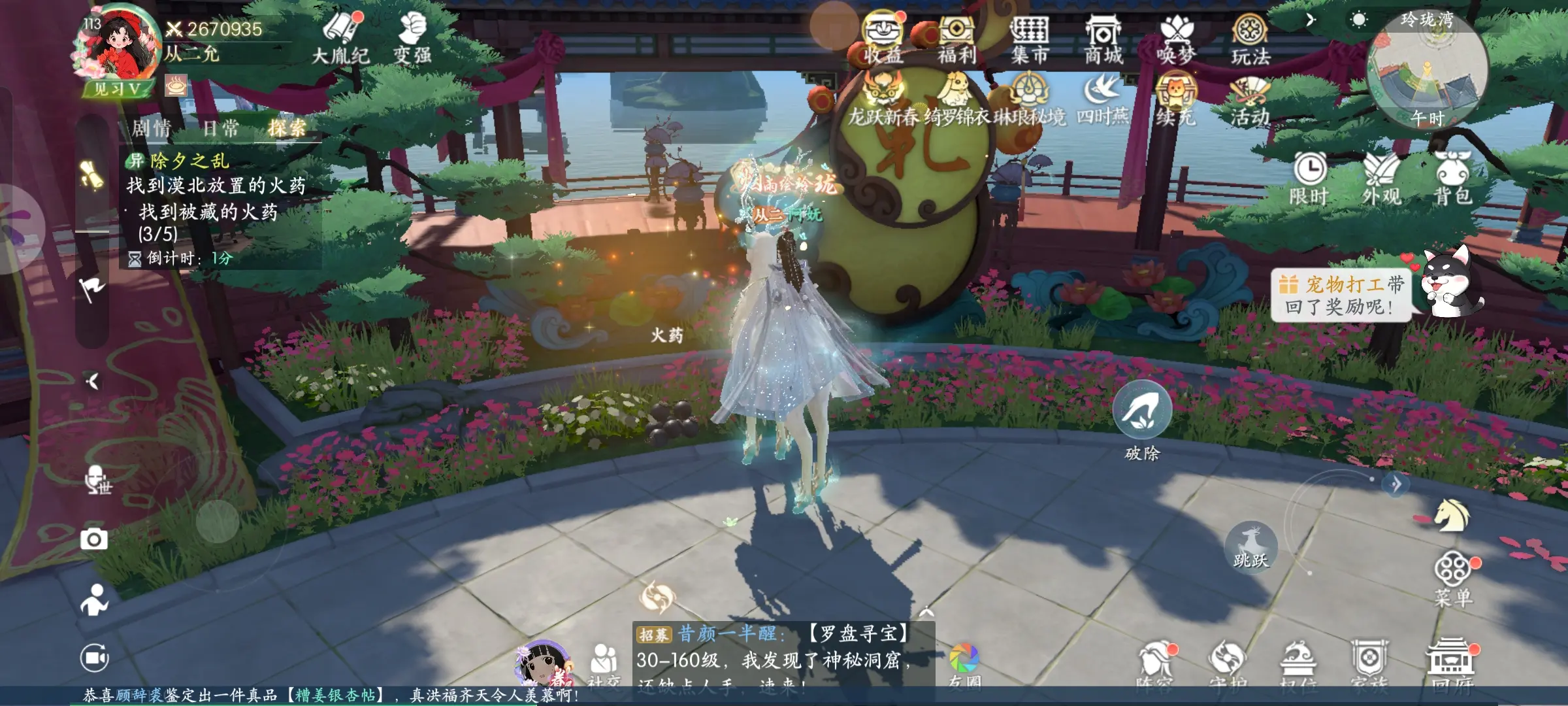The height and width of the screenshot is (706, 1568).
Task: Open the 商城 shop
Action: (x=1103, y=38)
